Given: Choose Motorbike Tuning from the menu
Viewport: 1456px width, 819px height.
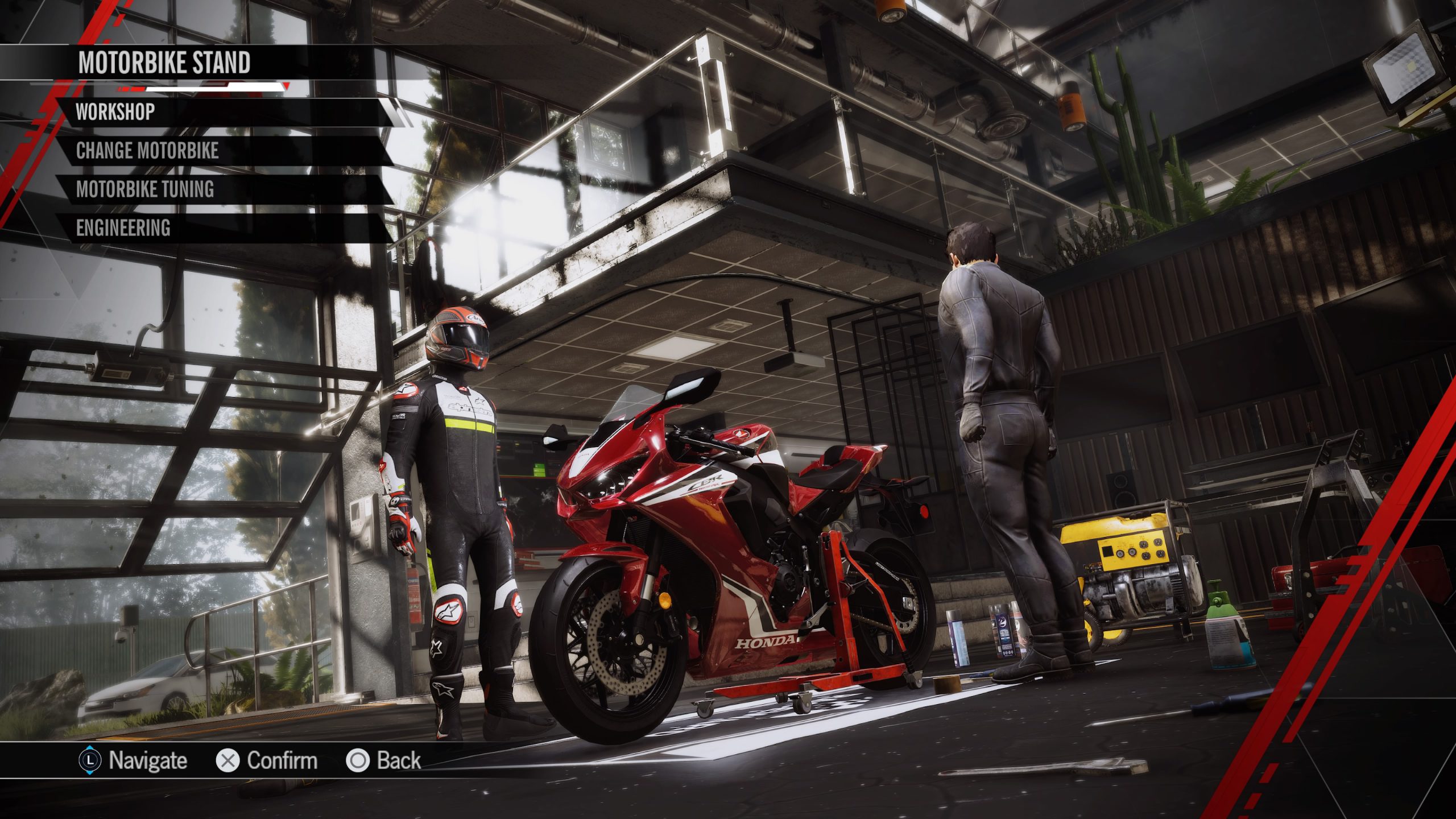Looking at the screenshot, I should point(145,189).
